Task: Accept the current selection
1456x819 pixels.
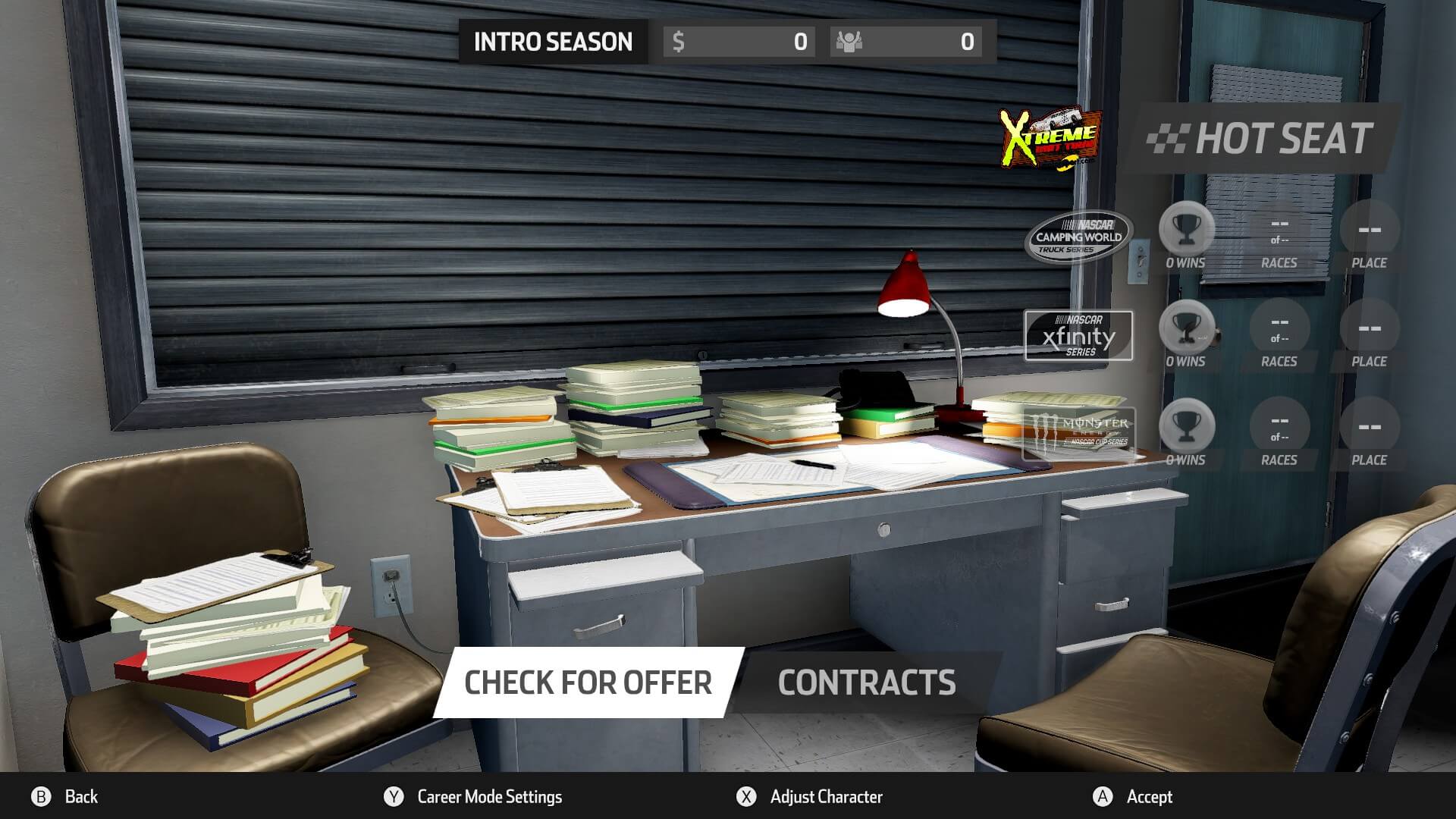Action: [x=1134, y=796]
